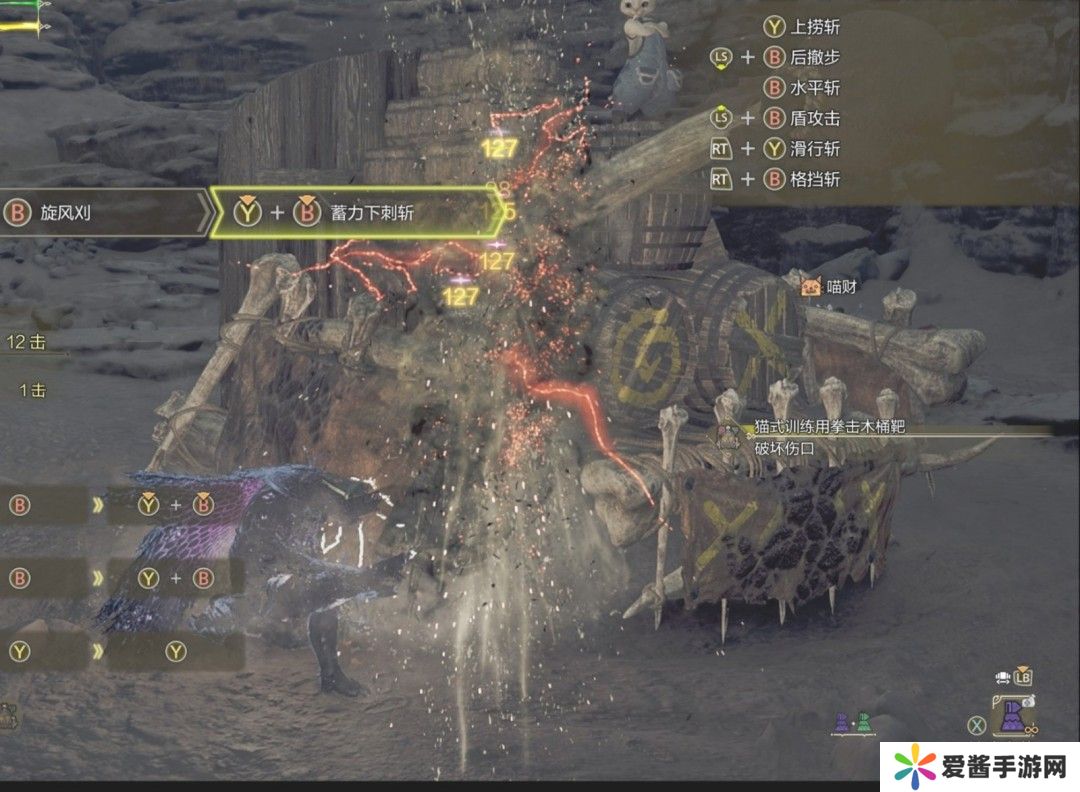Open the 猫式训练用拳击木桶靶 target tracker
This screenshot has width=1080, height=792.
coord(828,428)
